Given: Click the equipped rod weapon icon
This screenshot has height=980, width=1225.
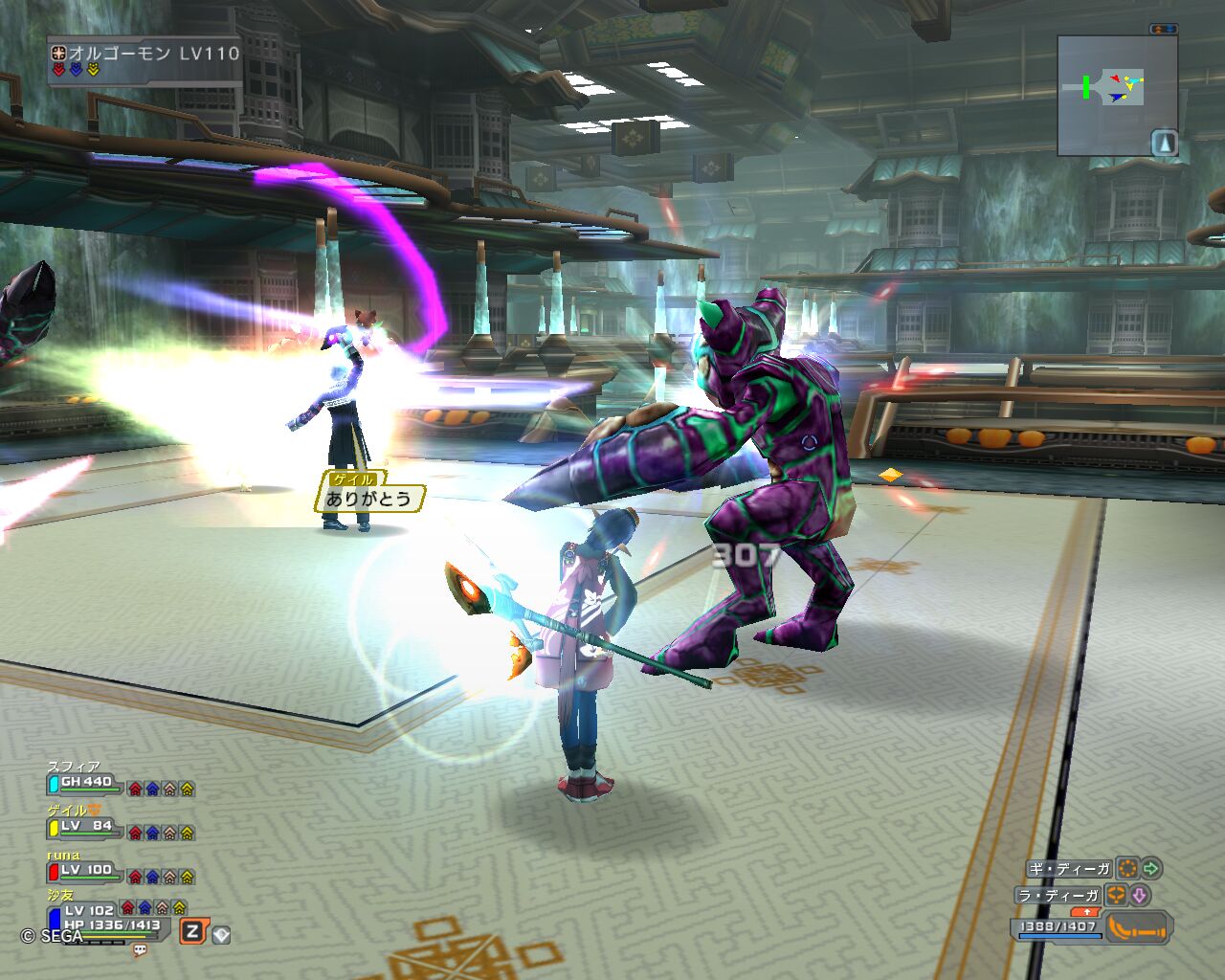Looking at the screenshot, I should pos(1138,927).
